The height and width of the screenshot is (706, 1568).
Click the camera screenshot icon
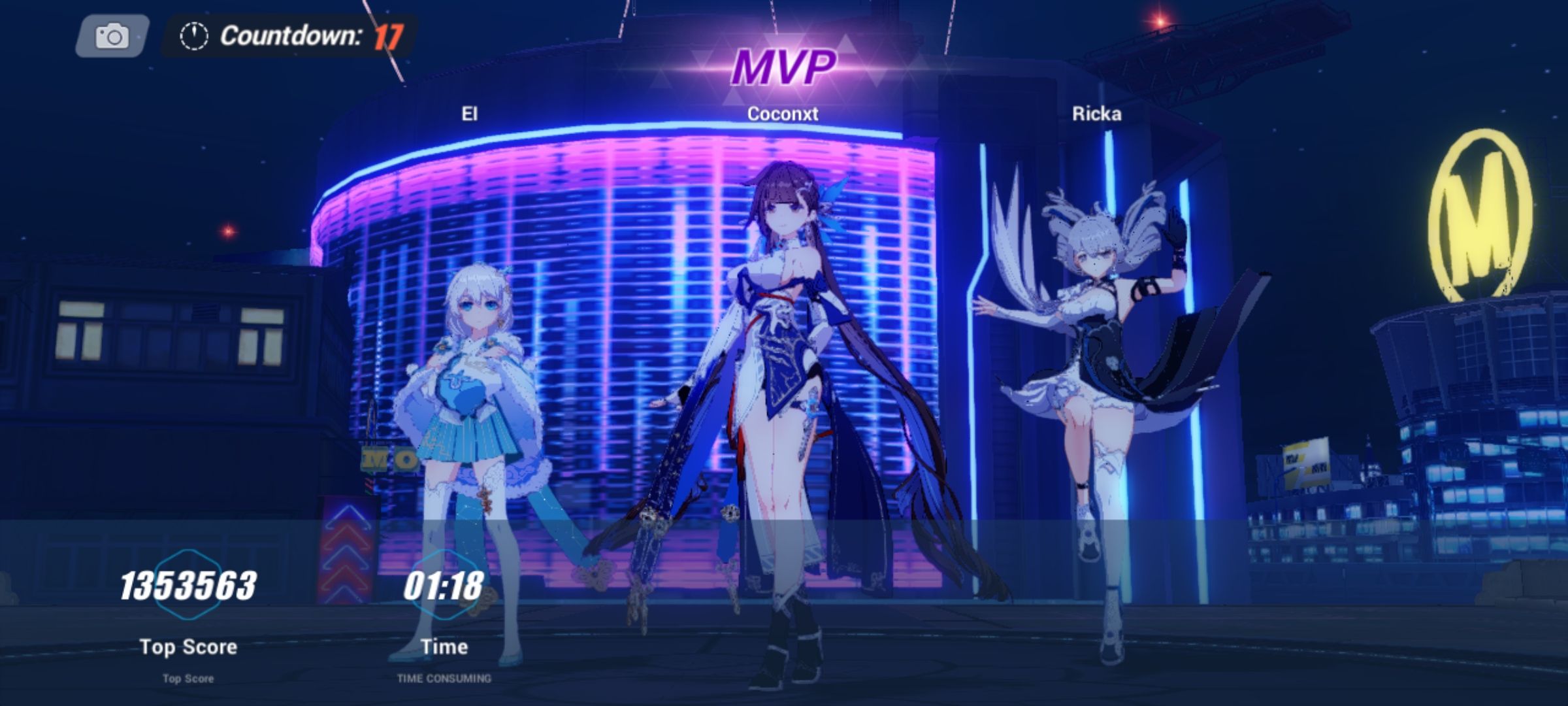tap(112, 38)
